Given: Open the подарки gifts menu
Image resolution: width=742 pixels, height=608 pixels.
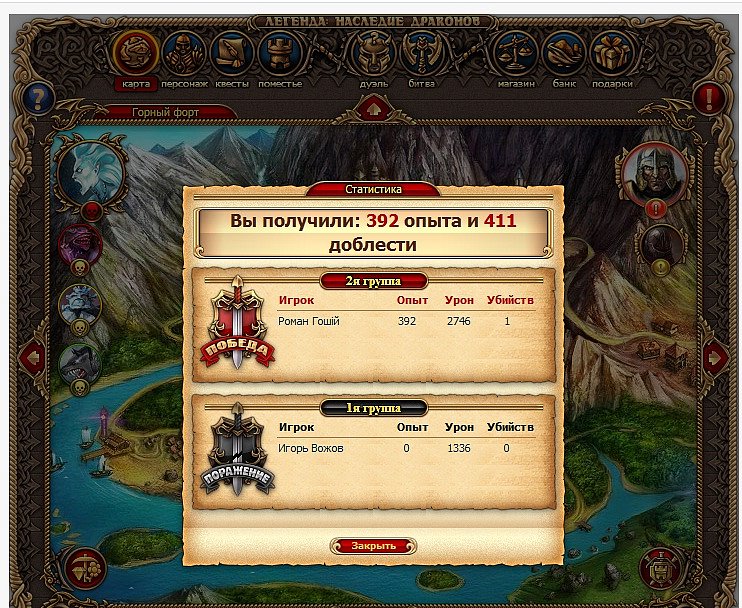Looking at the screenshot, I should 611,54.
